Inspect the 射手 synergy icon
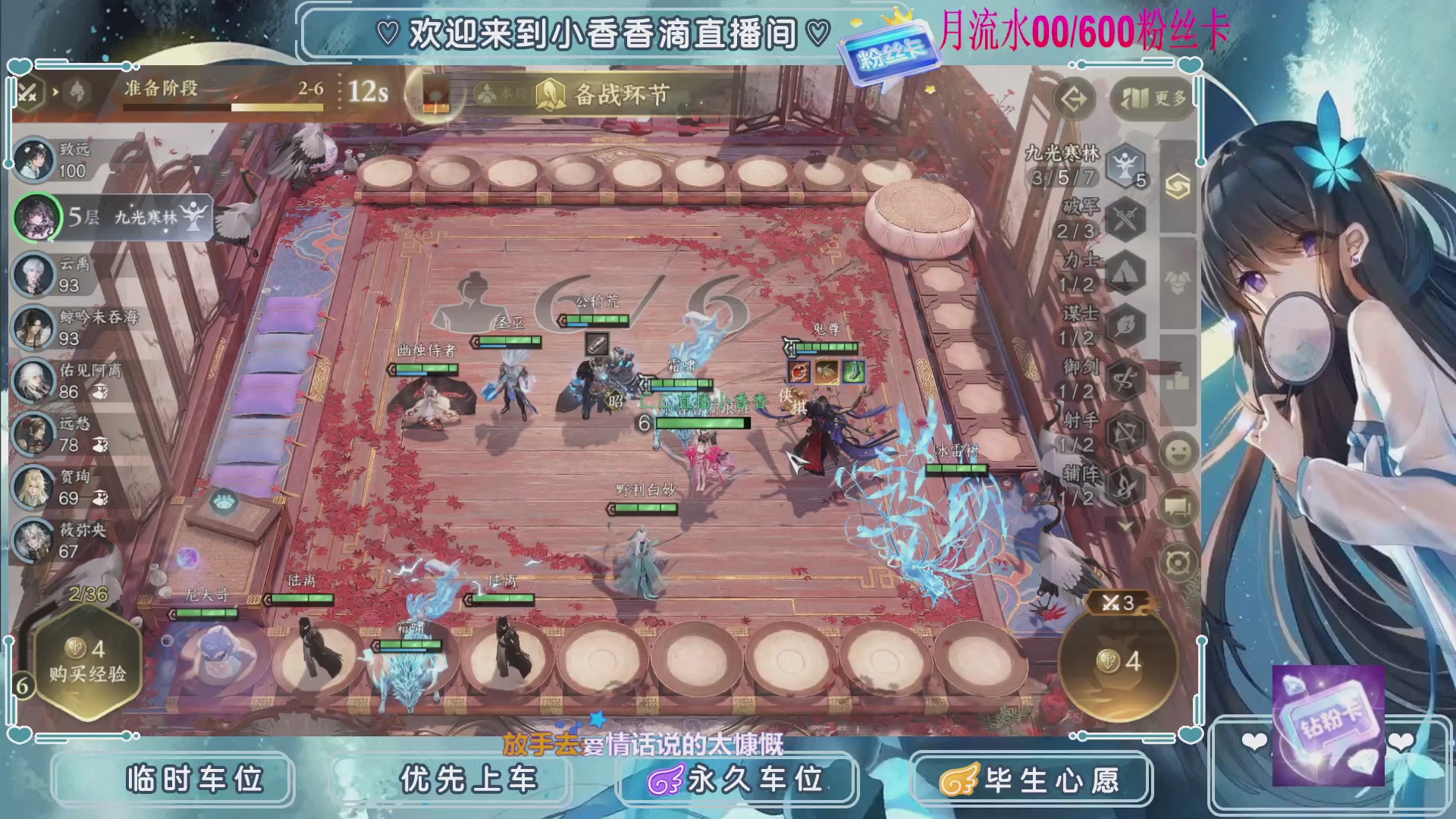Screen dimensions: 1456x819 pos(1125,433)
